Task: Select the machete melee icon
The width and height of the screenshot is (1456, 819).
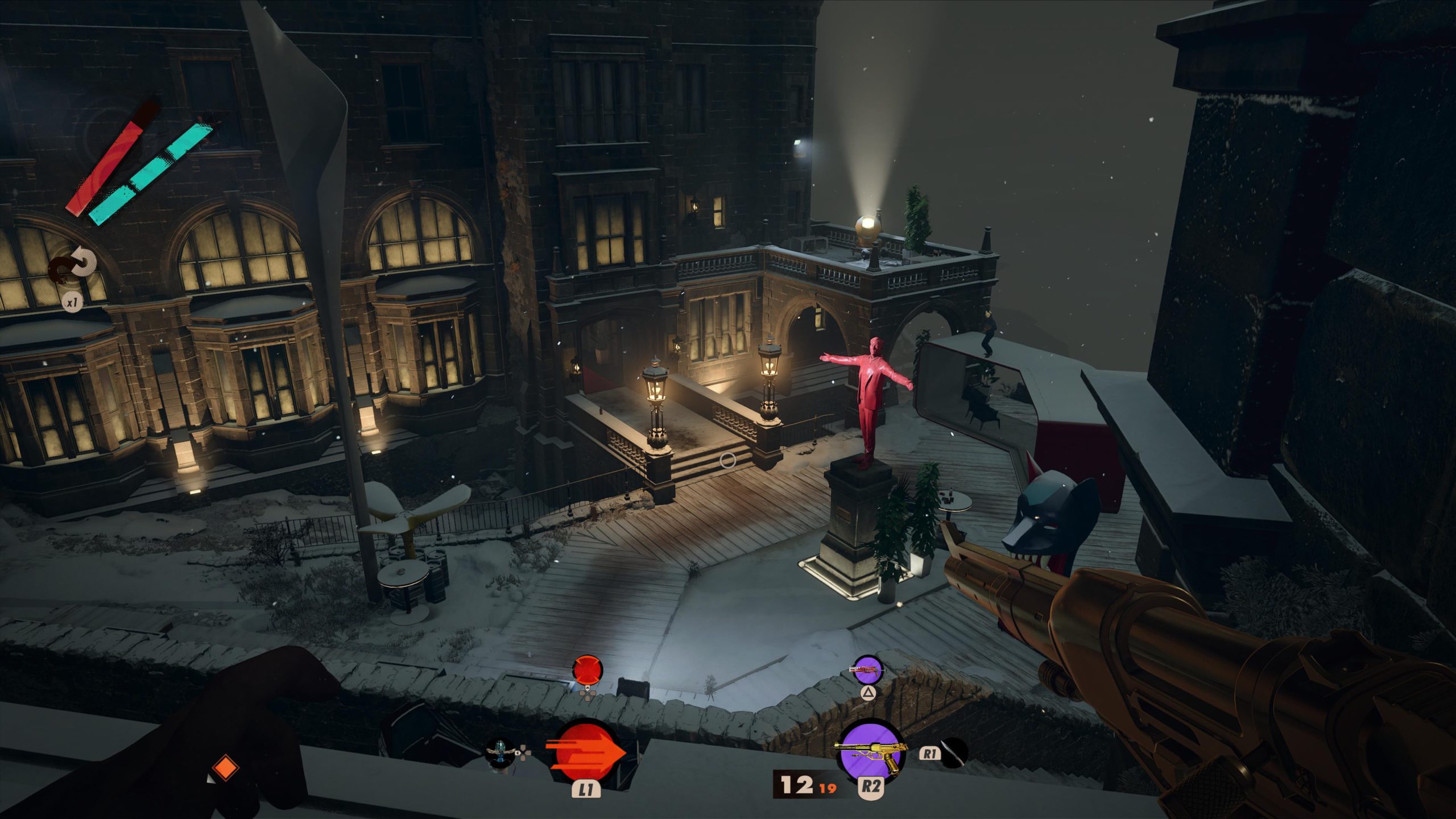Action: [x=953, y=753]
